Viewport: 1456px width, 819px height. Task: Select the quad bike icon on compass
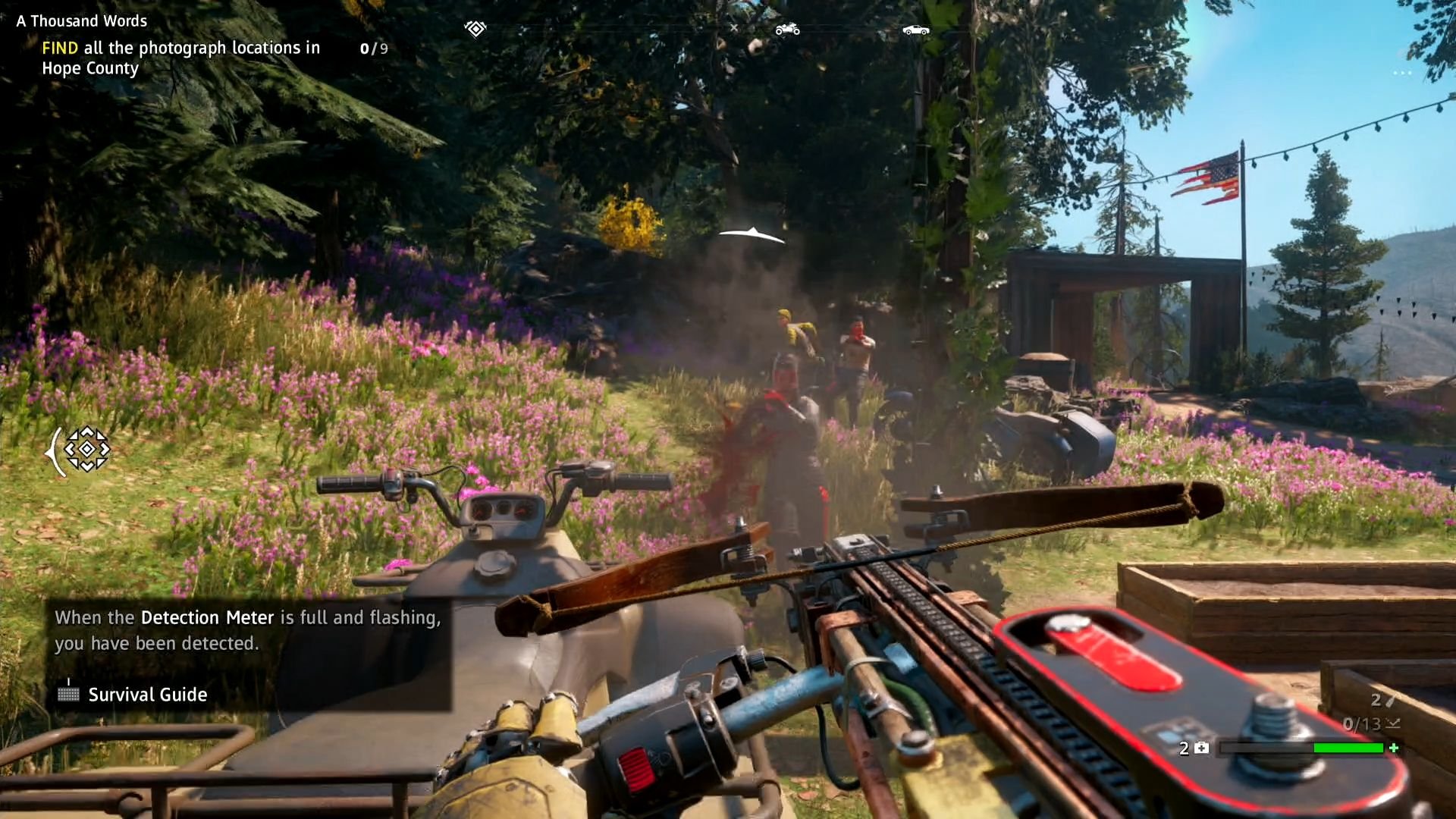pyautogui.click(x=787, y=29)
